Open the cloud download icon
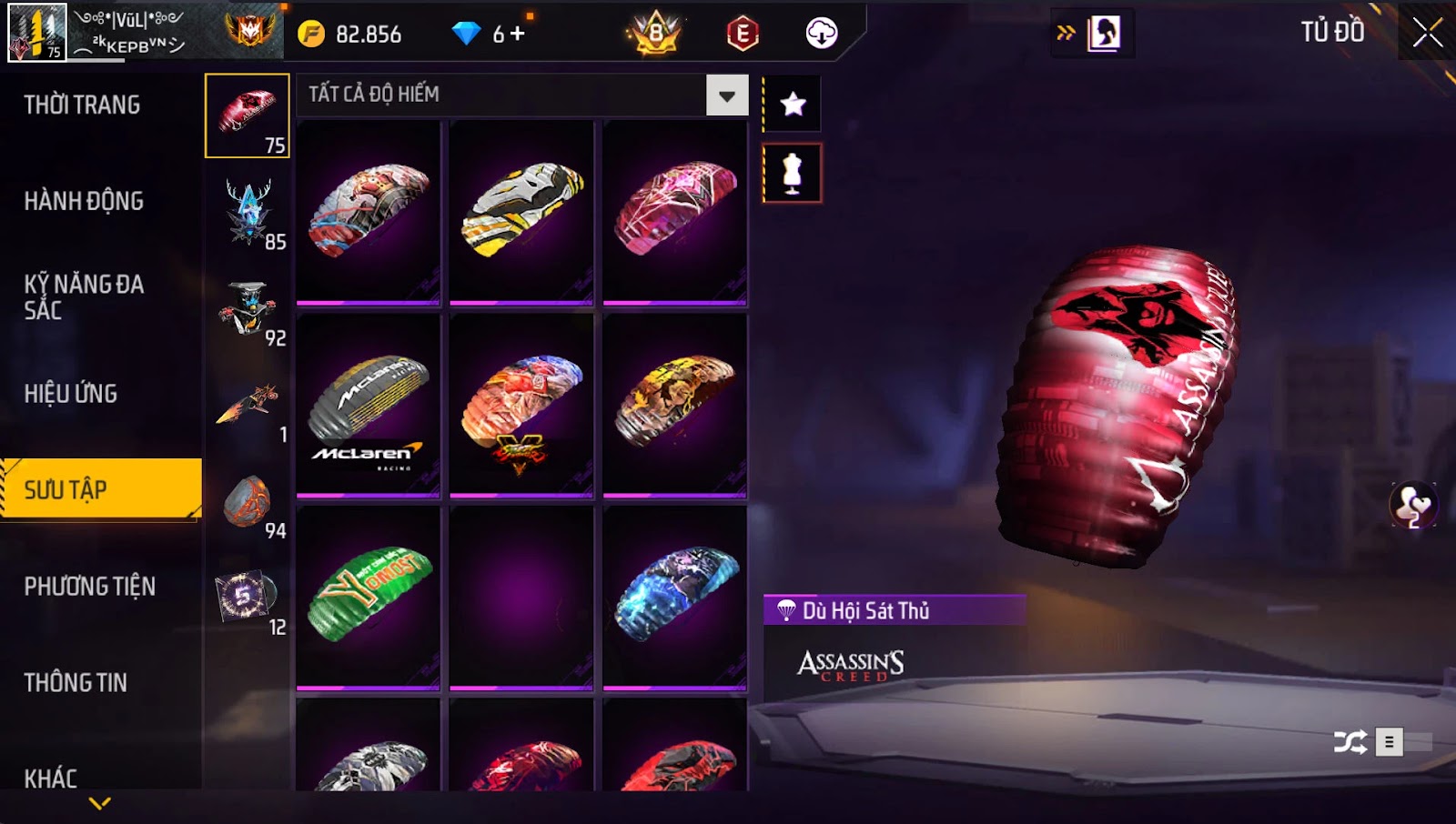The width and height of the screenshot is (1456, 824). coord(821,34)
